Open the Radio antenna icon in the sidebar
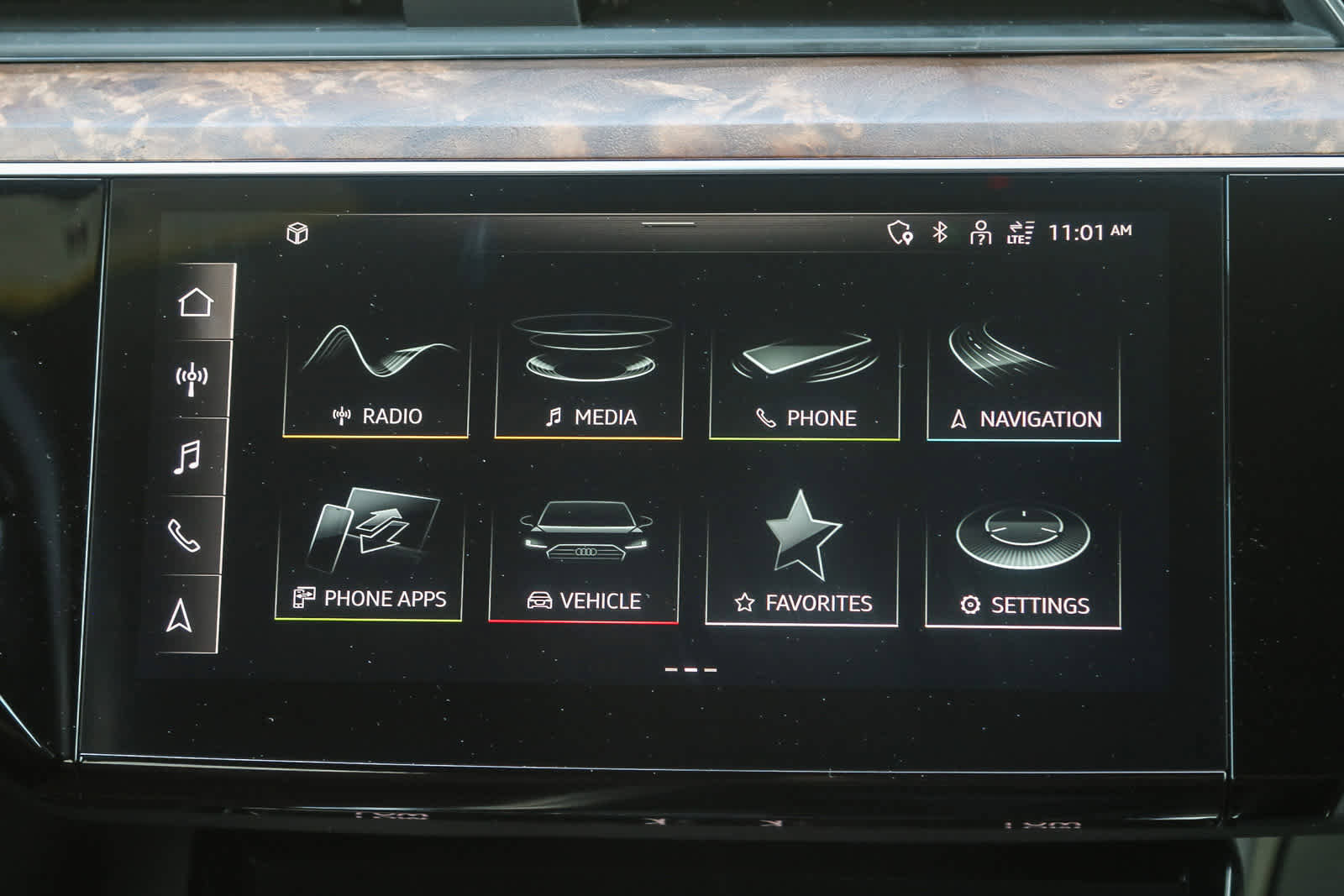Screen dimensions: 1344x896 tap(193, 377)
